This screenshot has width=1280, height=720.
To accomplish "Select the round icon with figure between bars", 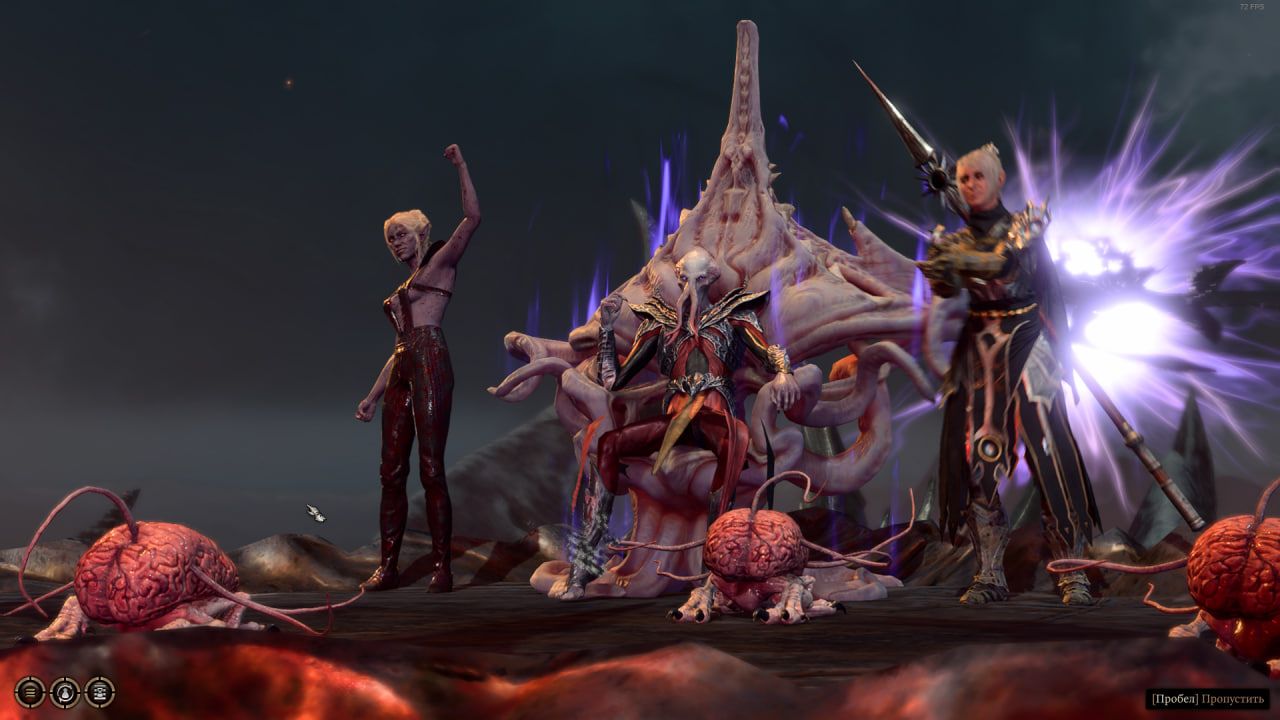I will coord(100,691).
